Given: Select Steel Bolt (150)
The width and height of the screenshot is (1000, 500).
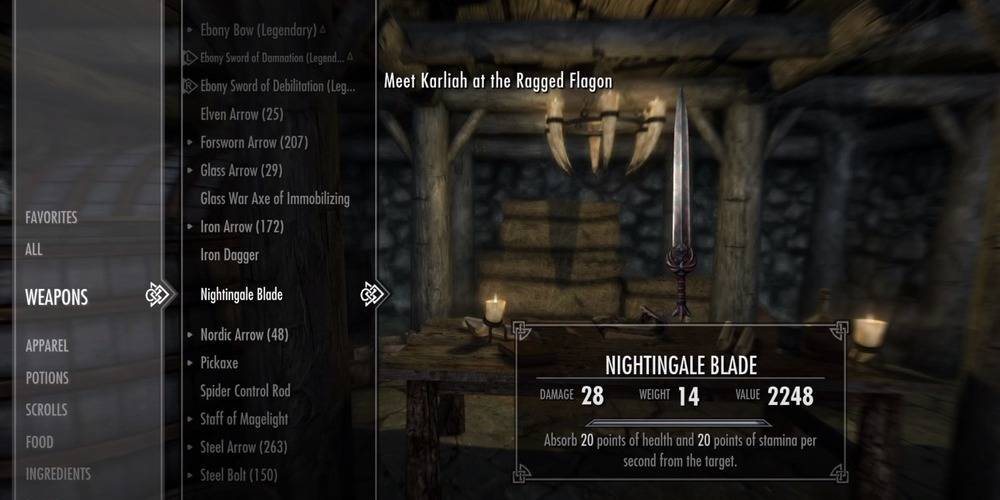Looking at the screenshot, I should tap(239, 475).
